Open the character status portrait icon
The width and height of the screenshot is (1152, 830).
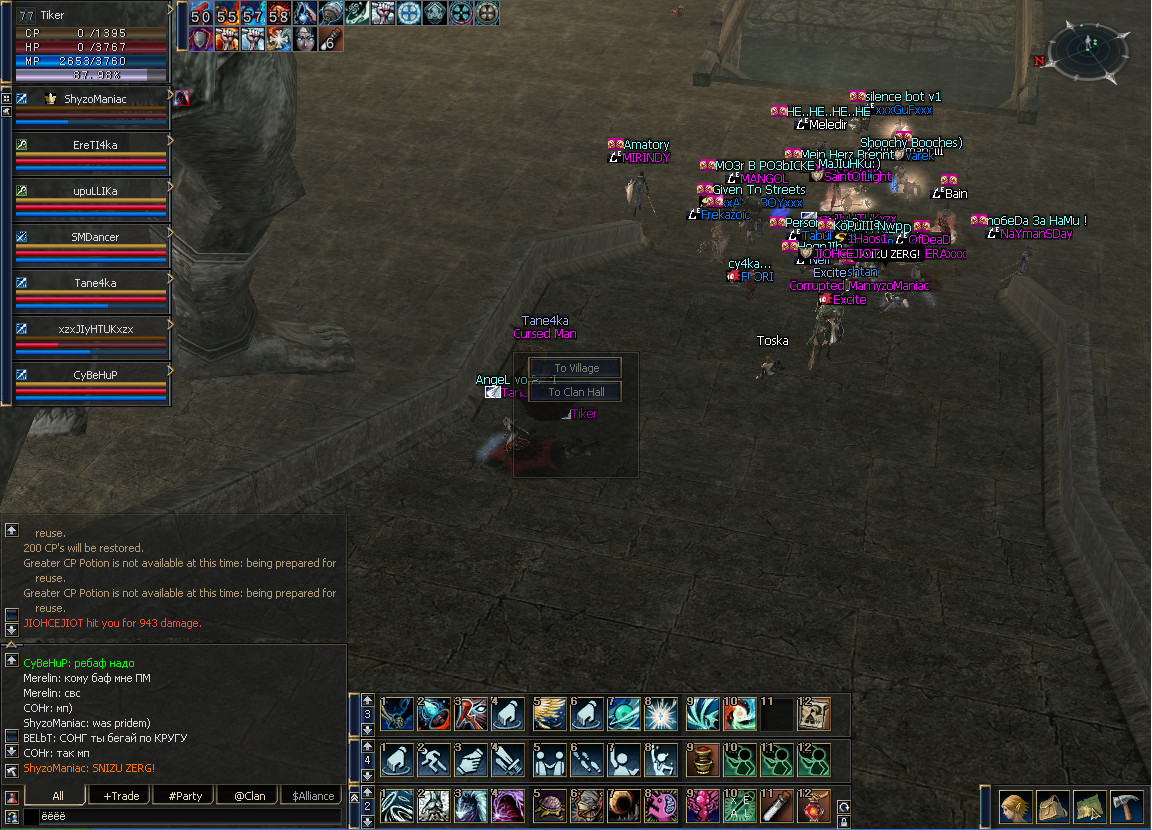[1014, 806]
